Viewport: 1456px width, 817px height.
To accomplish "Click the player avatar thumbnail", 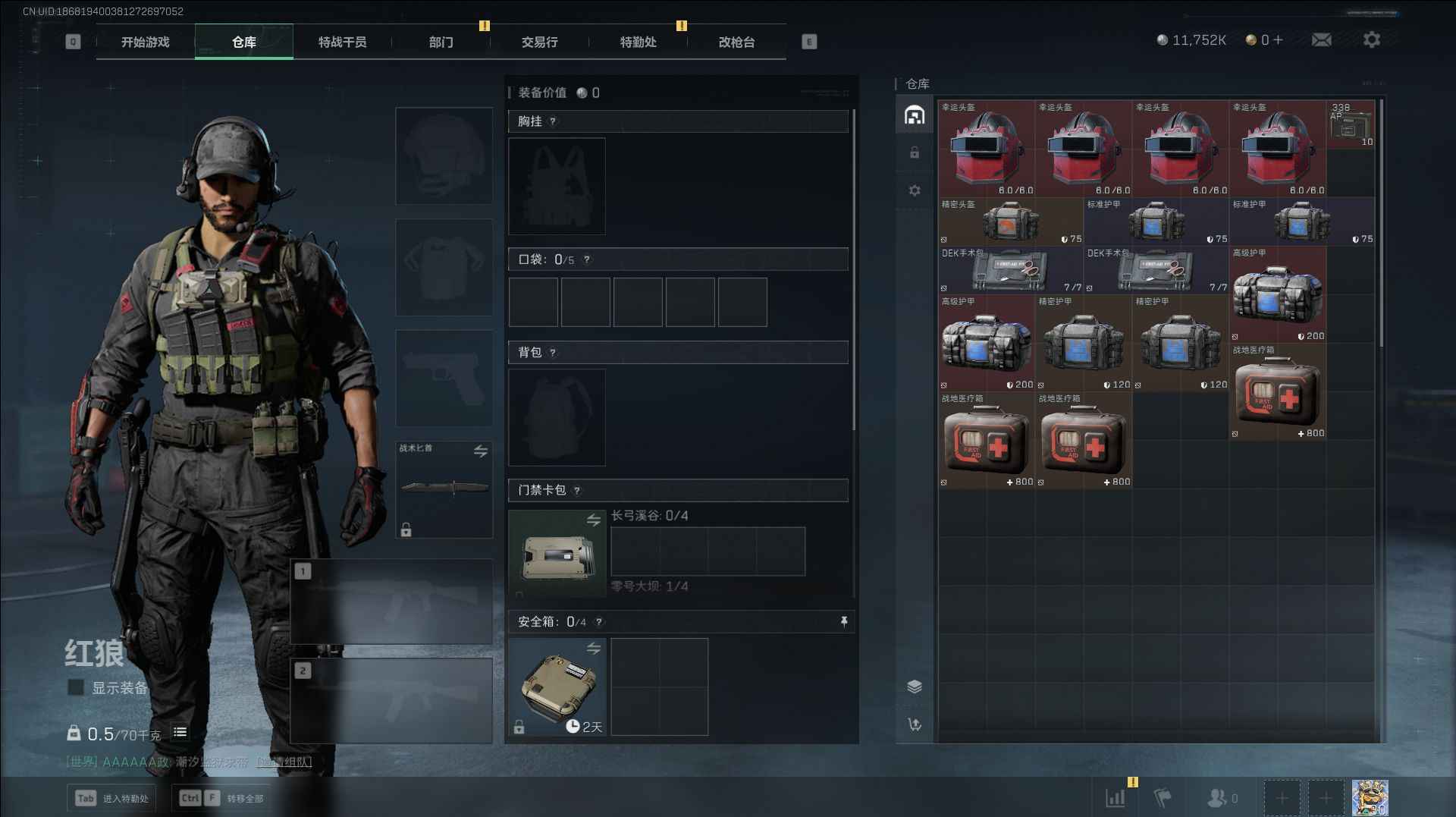I will tap(1370, 798).
